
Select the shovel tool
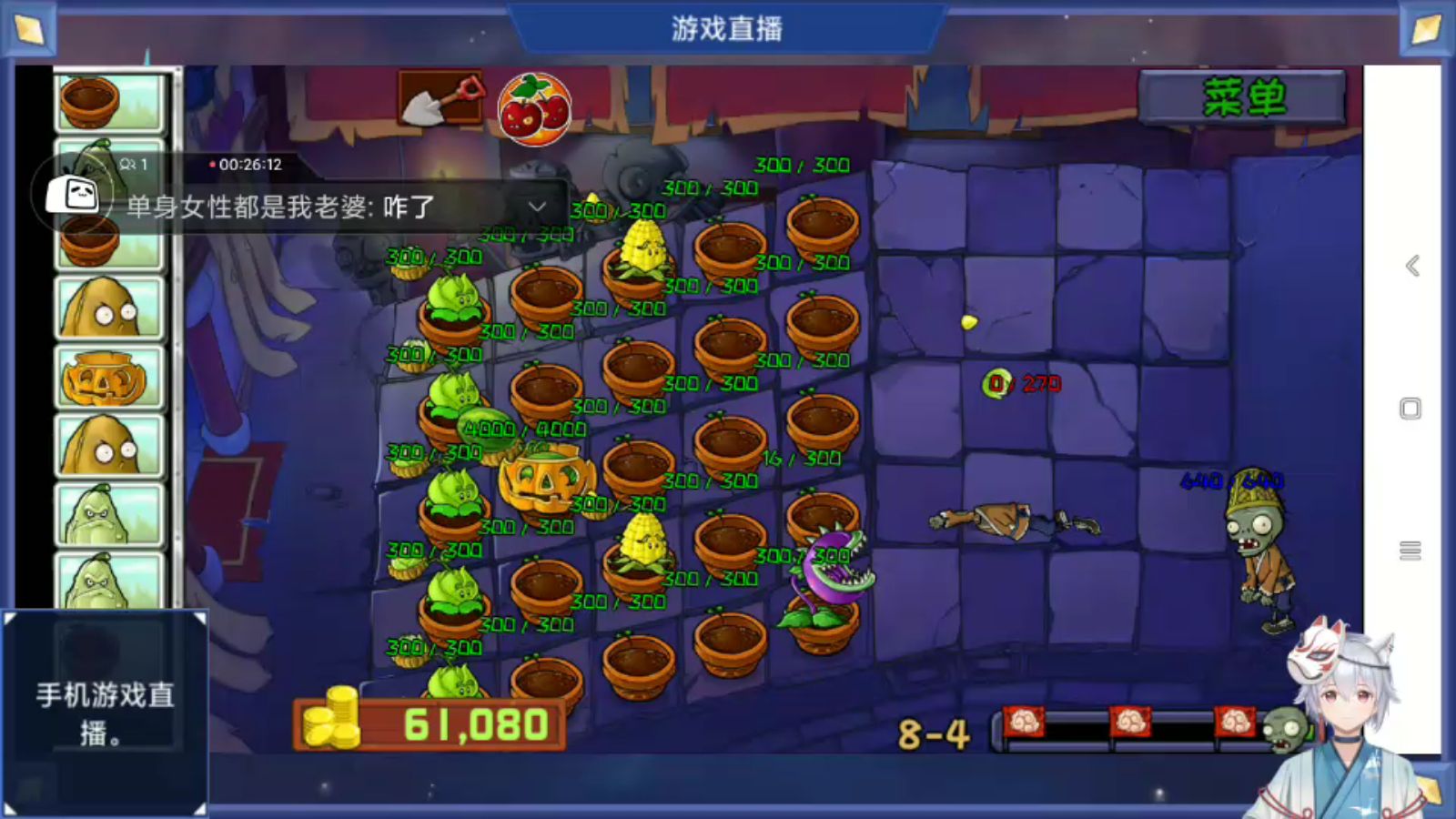tap(440, 97)
